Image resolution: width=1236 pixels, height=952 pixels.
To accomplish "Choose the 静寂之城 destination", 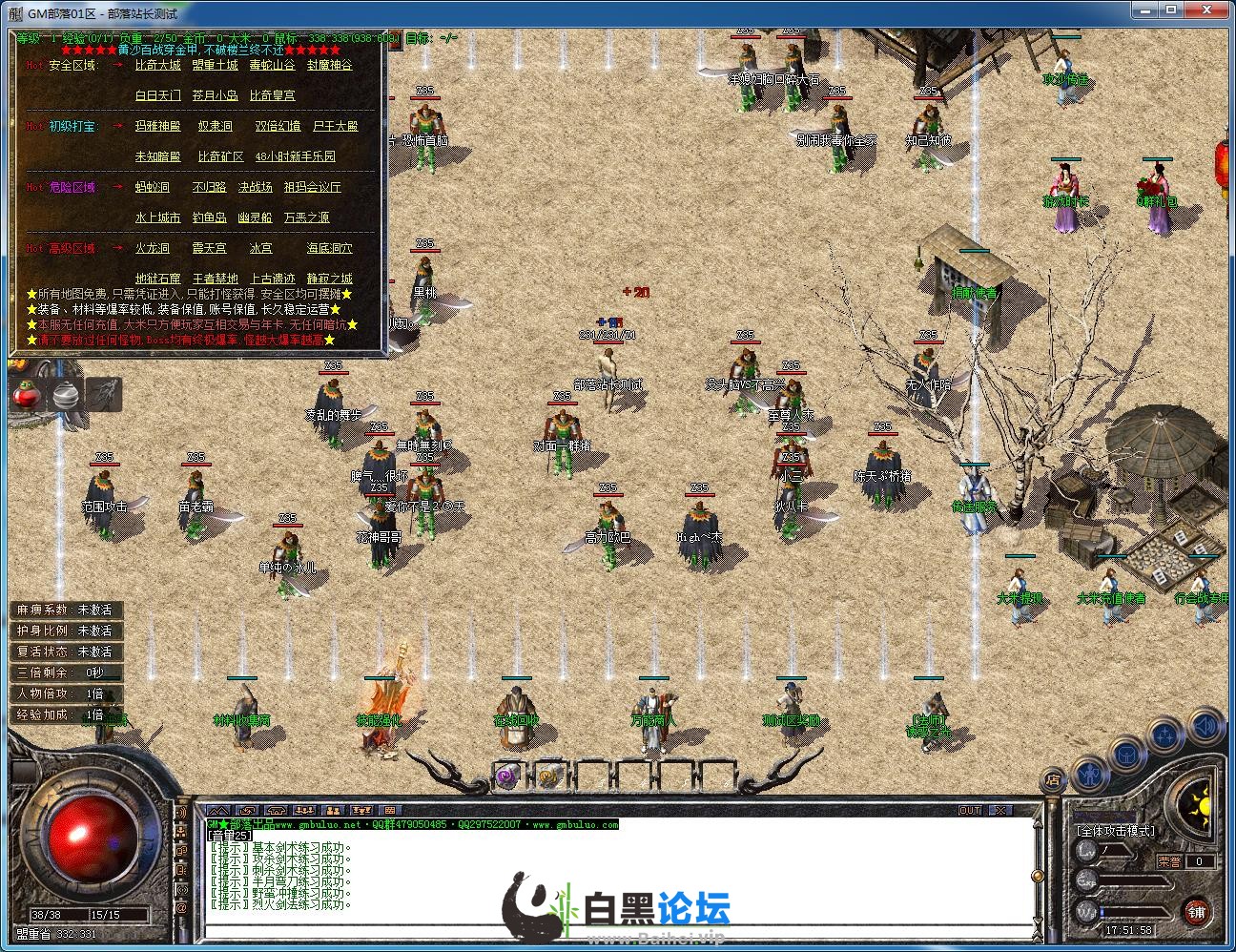I will [x=329, y=279].
